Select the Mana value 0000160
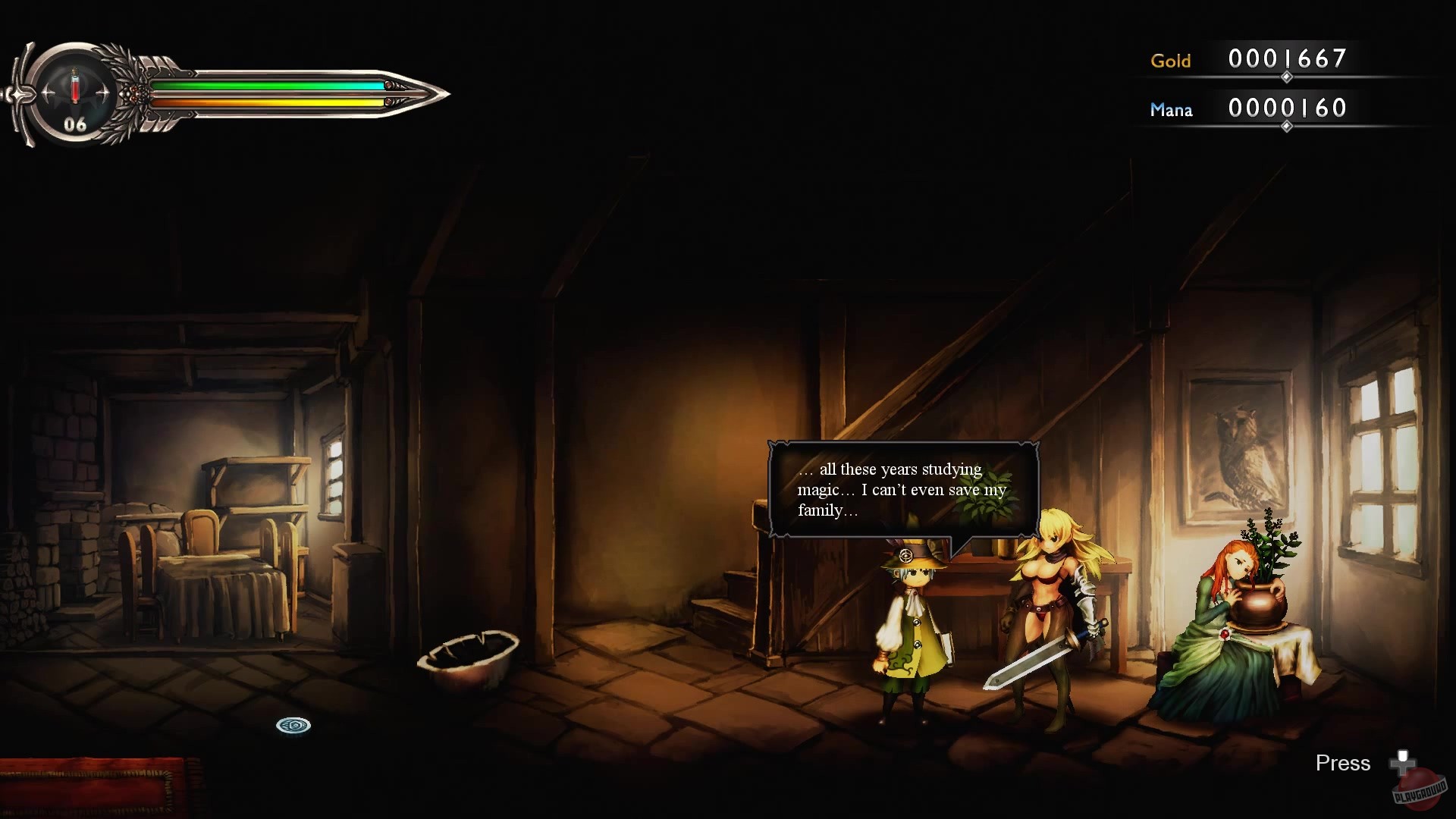The image size is (1456, 819). coord(1287,108)
